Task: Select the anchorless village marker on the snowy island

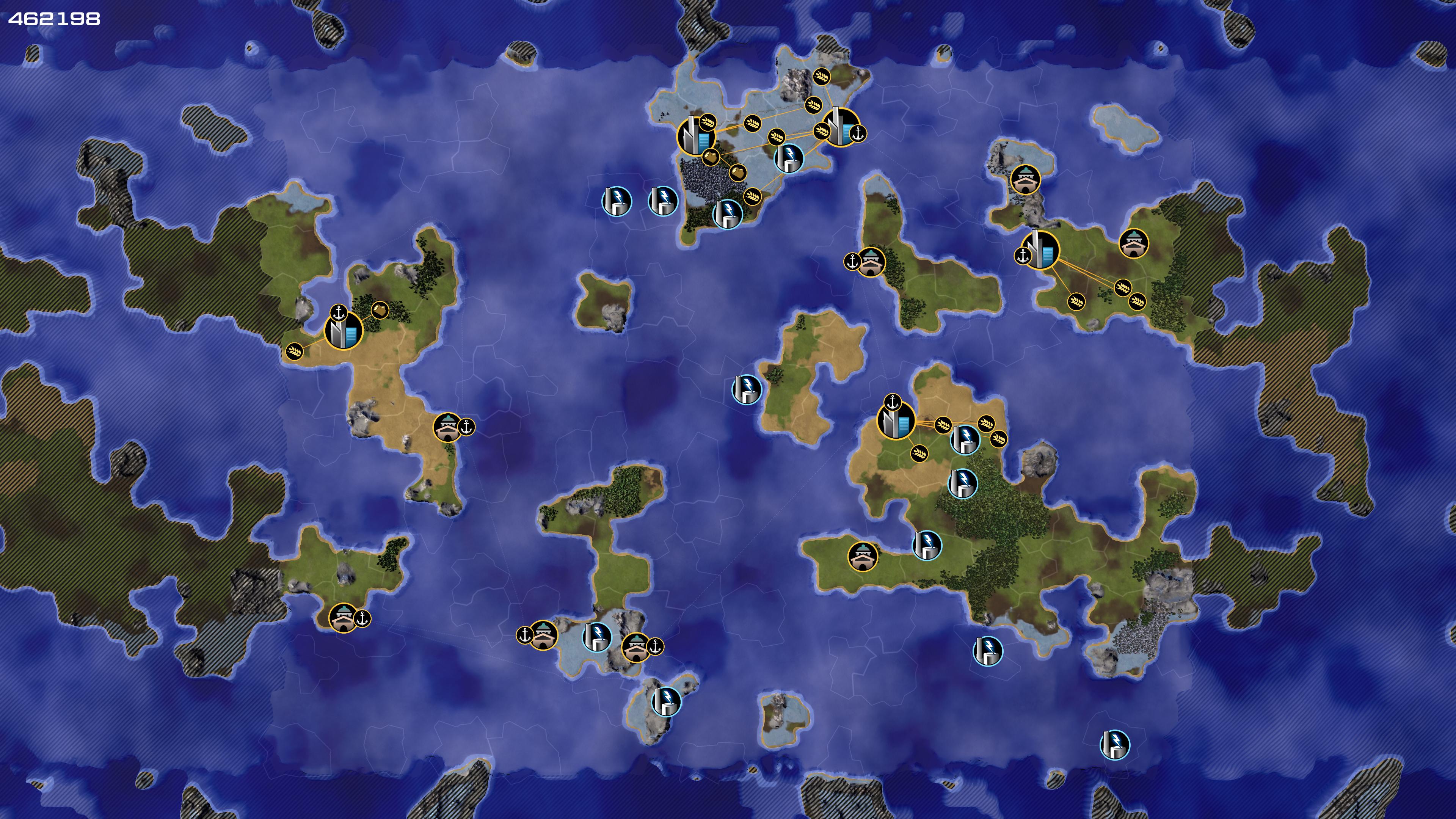Action: (x=1025, y=180)
